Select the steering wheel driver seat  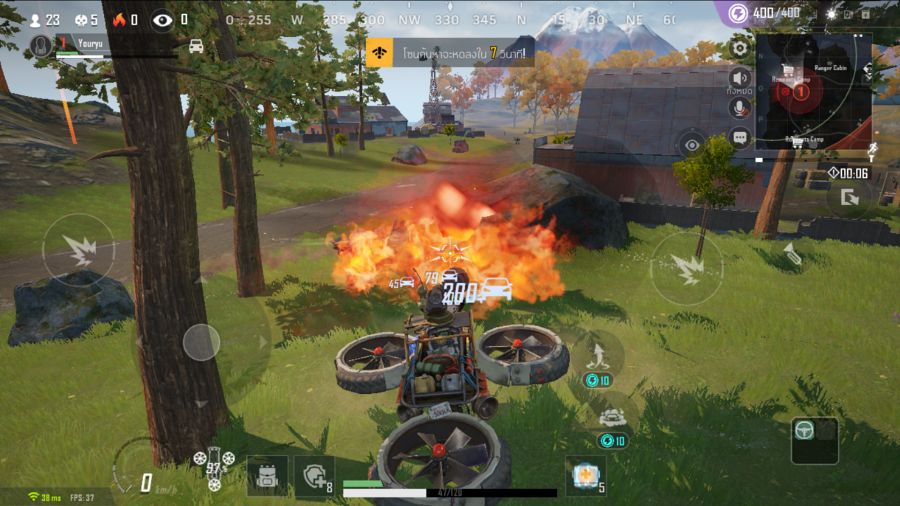tap(814, 440)
